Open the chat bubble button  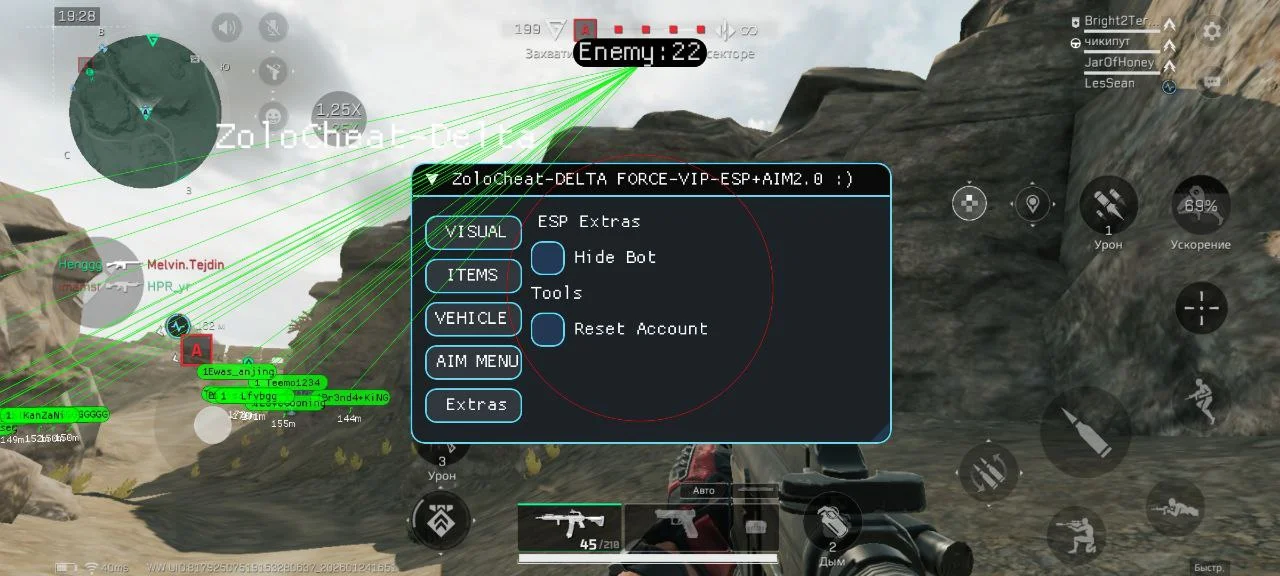pos(1212,81)
